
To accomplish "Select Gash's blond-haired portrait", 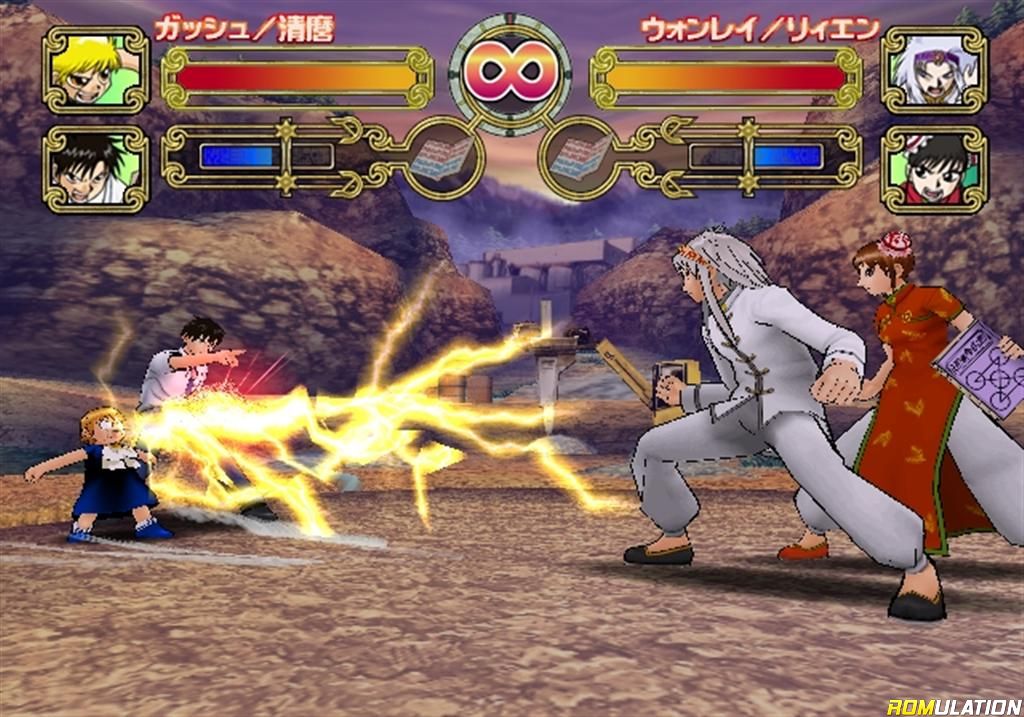I will coord(95,70).
